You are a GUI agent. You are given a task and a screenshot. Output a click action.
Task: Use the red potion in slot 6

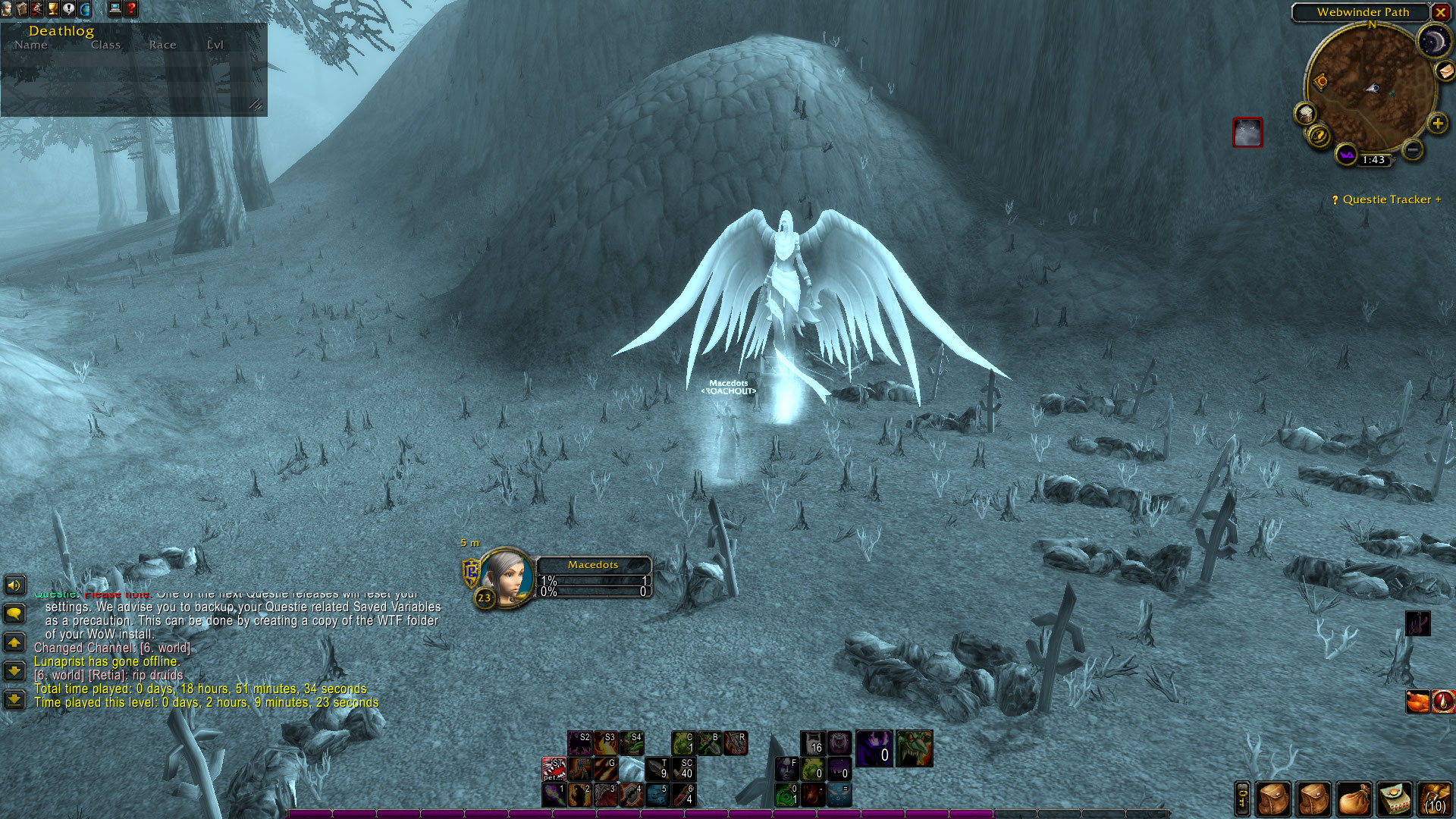pos(683,794)
